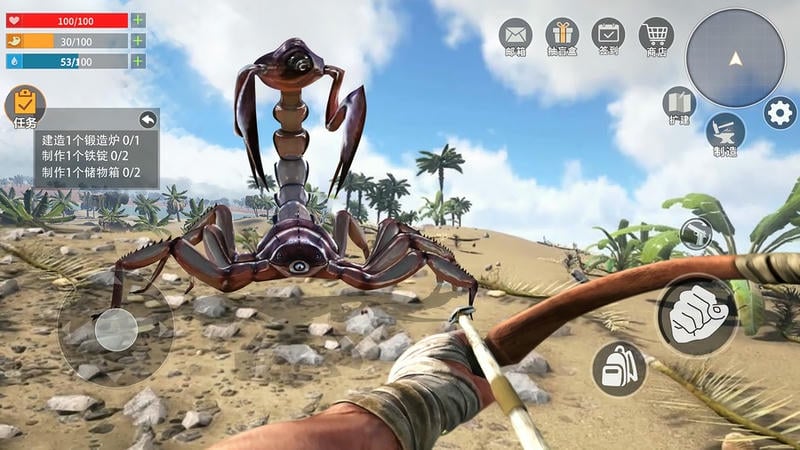The width and height of the screenshot is (800, 450).
Task: Open the 任务 quest icon
Action: tap(25, 106)
